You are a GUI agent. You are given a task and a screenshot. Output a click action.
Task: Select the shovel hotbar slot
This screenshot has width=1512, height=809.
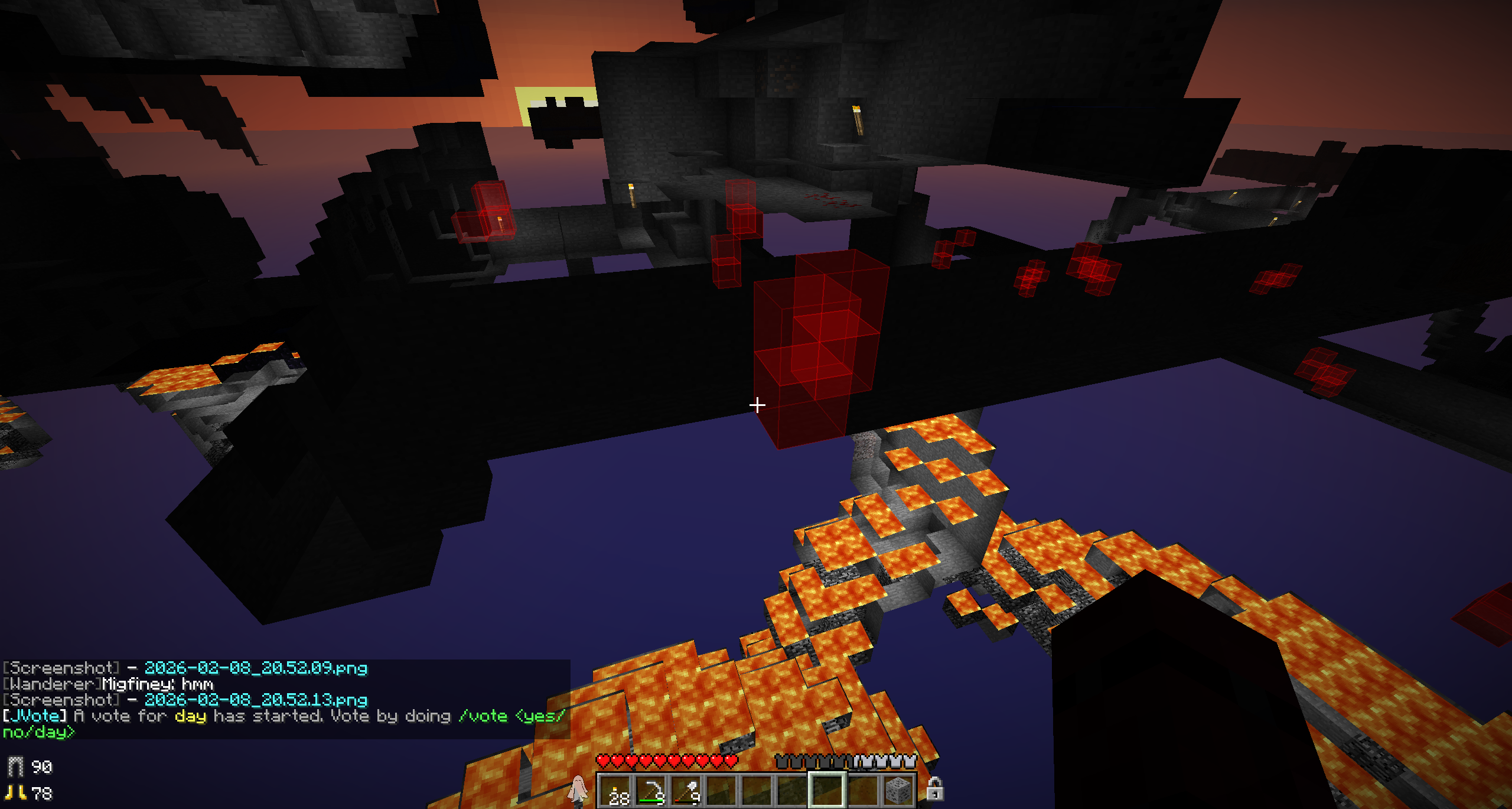tap(686, 791)
